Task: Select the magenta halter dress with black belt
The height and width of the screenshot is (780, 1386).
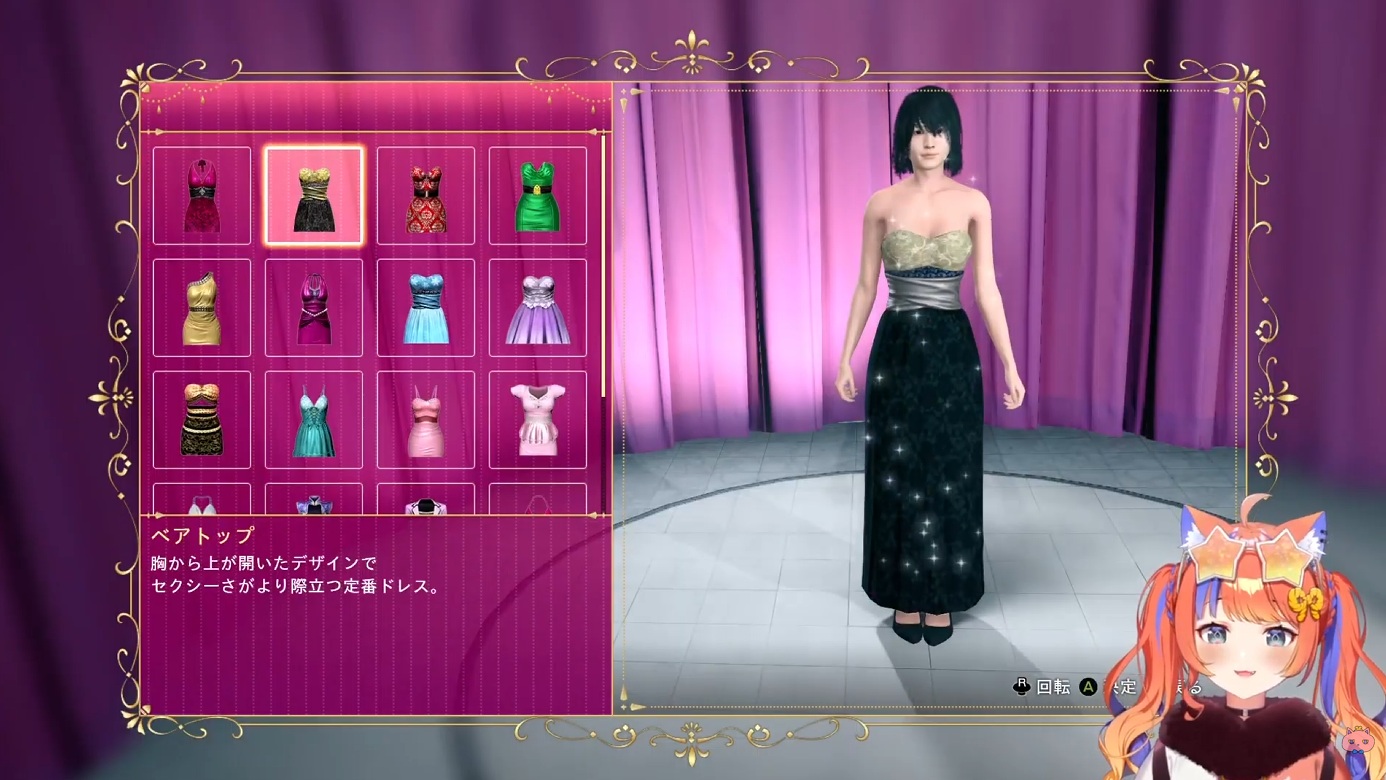Action: coord(202,196)
